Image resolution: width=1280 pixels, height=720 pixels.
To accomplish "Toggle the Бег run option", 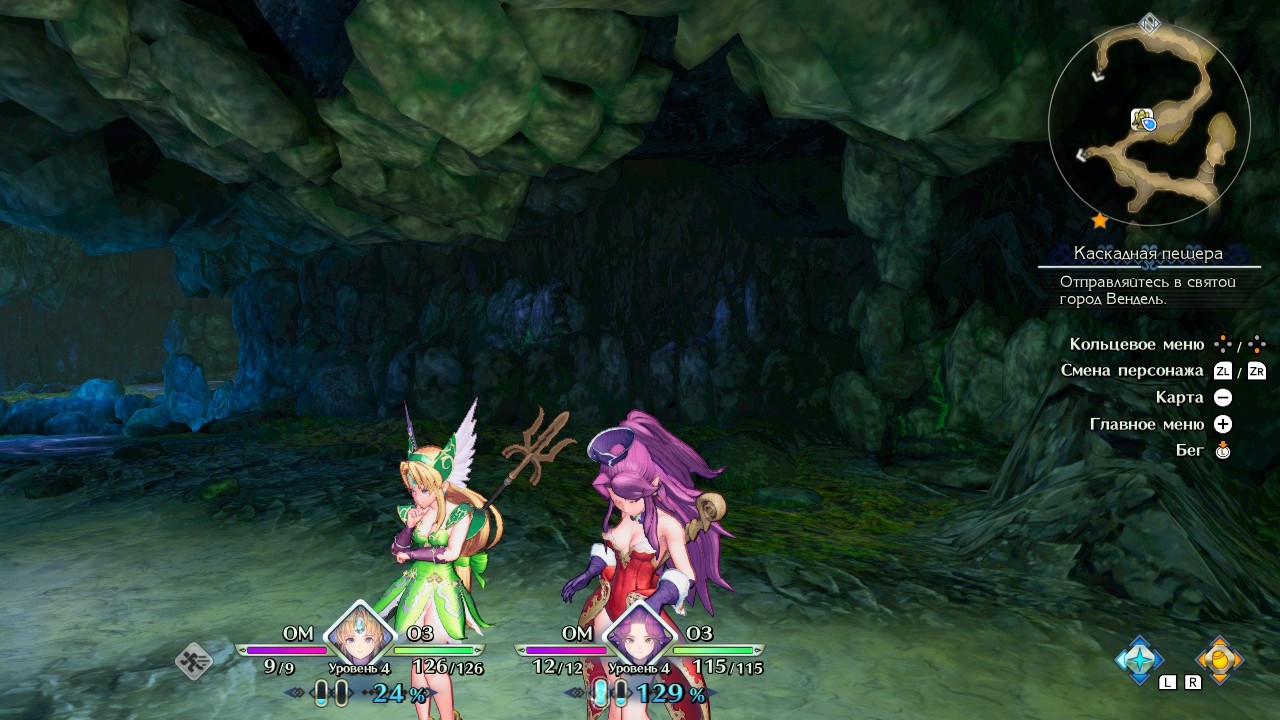I will (1190, 450).
